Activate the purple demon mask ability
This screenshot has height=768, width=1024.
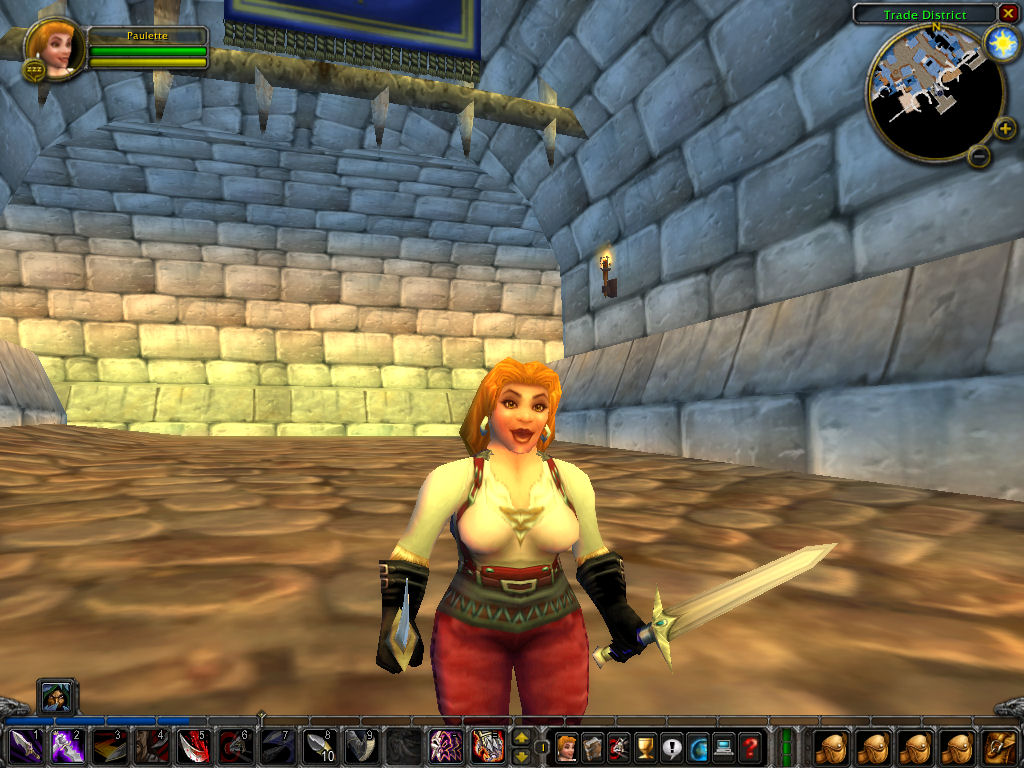(x=445, y=746)
